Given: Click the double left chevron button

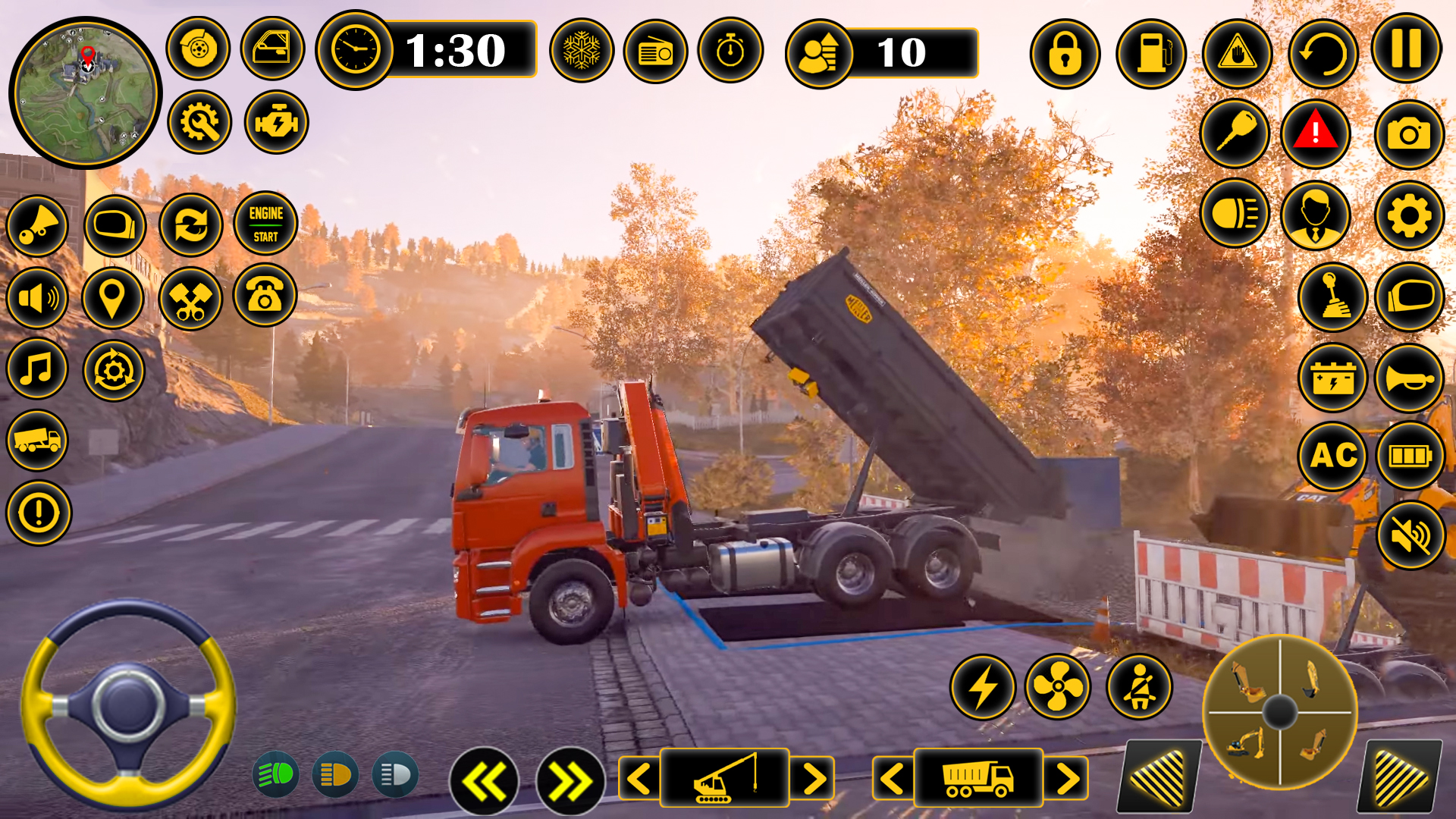Looking at the screenshot, I should (484, 781).
